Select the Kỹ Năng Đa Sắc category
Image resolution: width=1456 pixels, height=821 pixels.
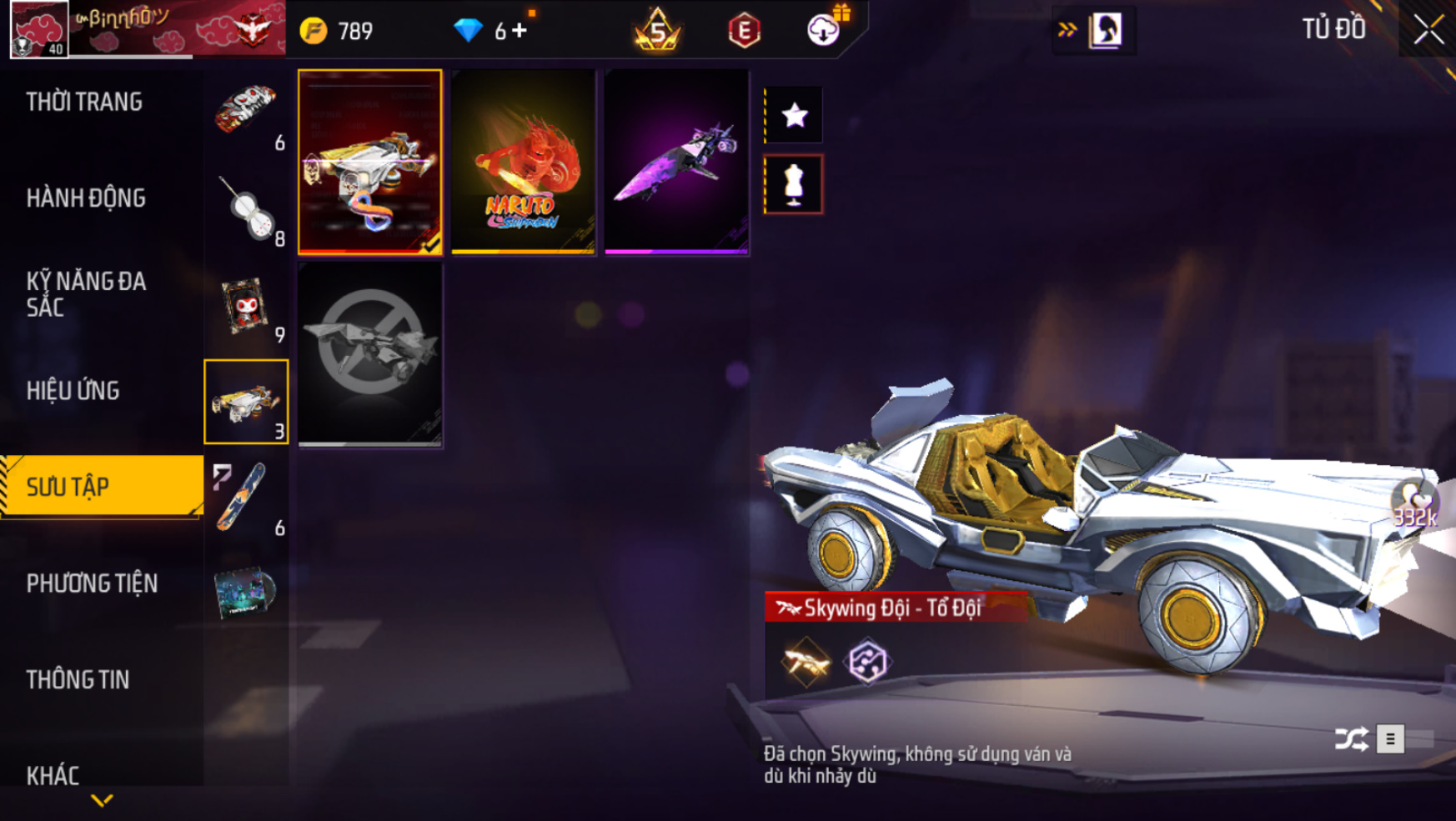tap(86, 293)
